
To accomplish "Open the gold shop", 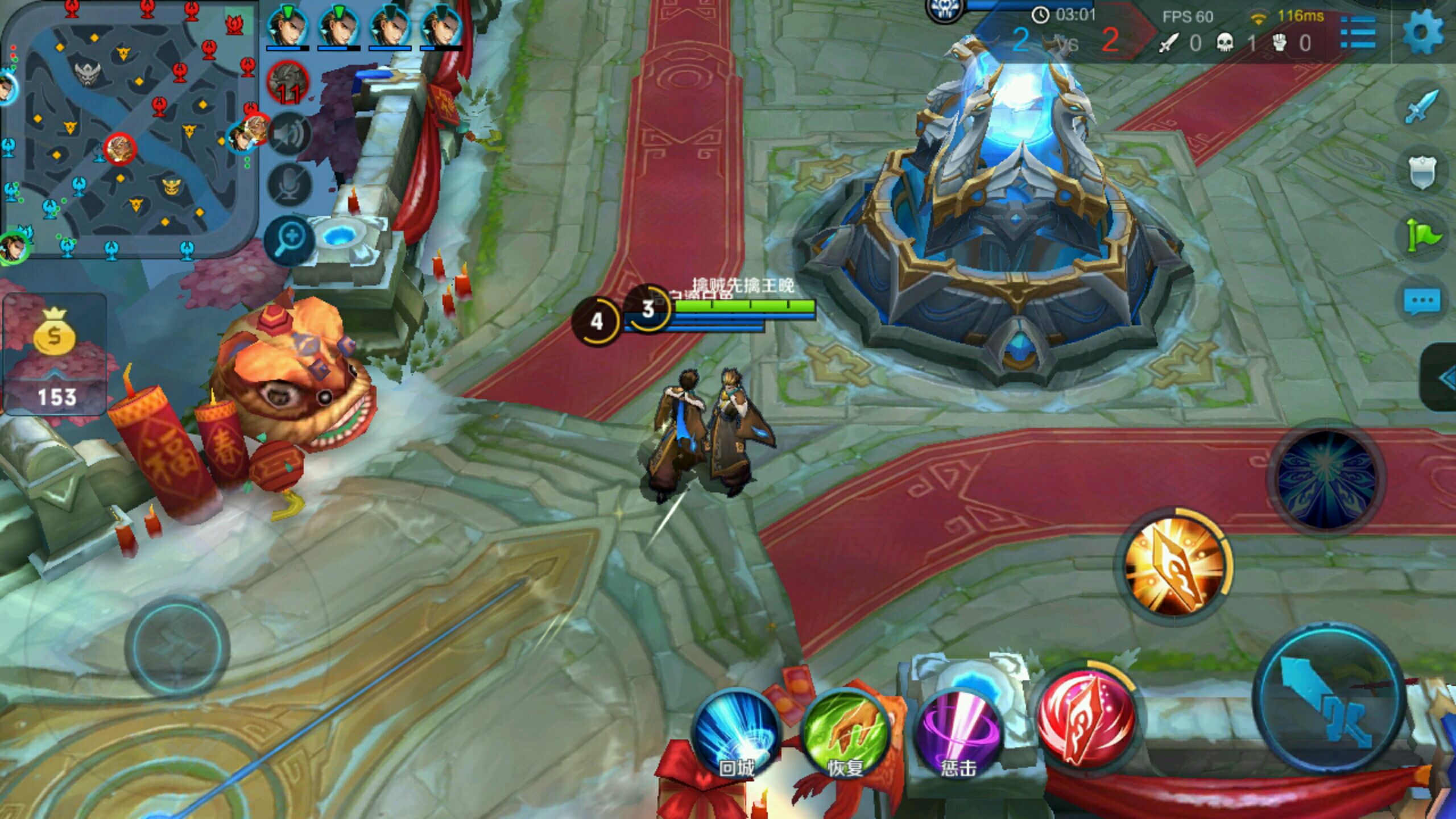I will [x=55, y=354].
